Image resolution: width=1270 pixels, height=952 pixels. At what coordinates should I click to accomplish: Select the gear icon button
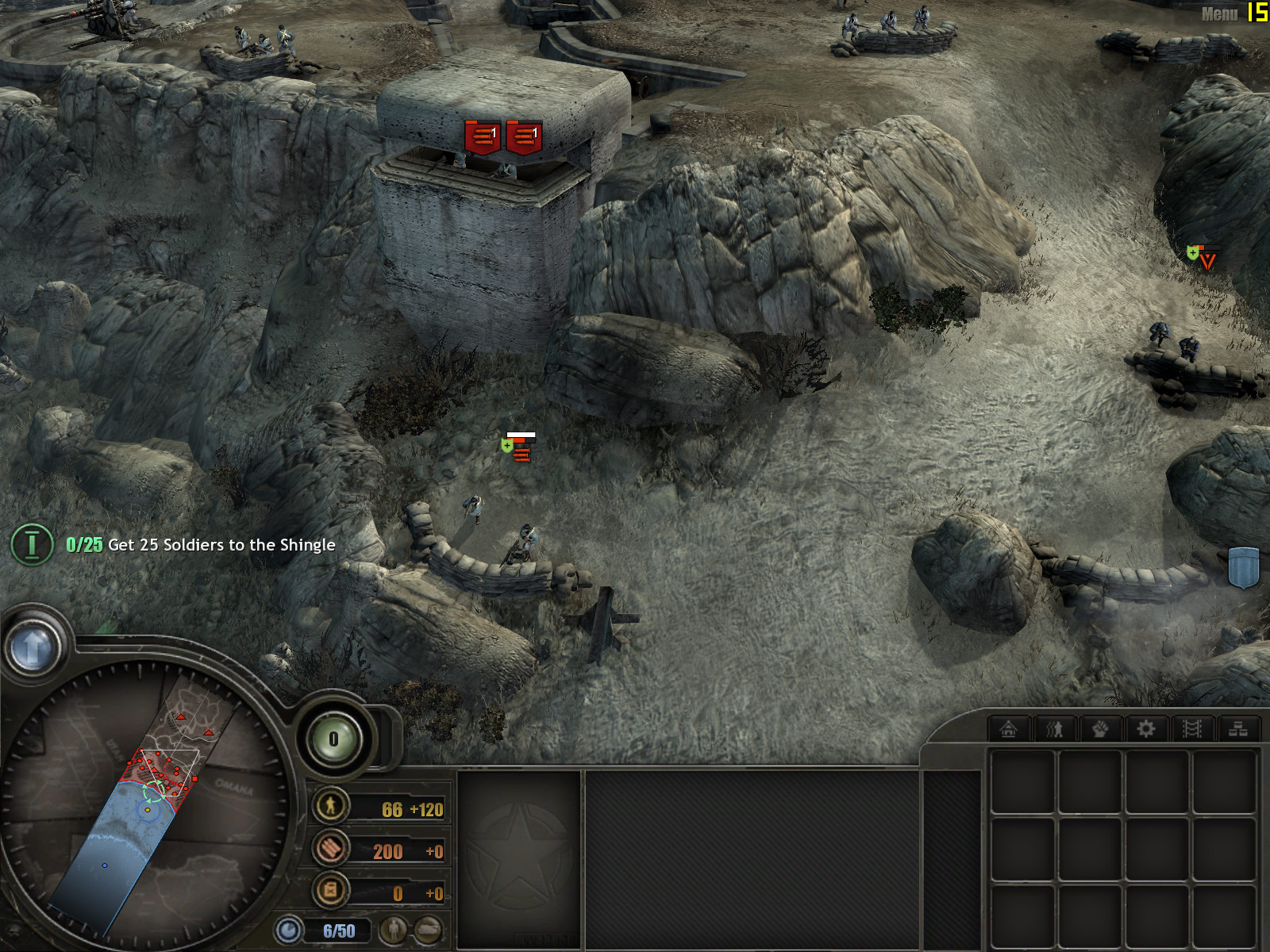[1145, 728]
